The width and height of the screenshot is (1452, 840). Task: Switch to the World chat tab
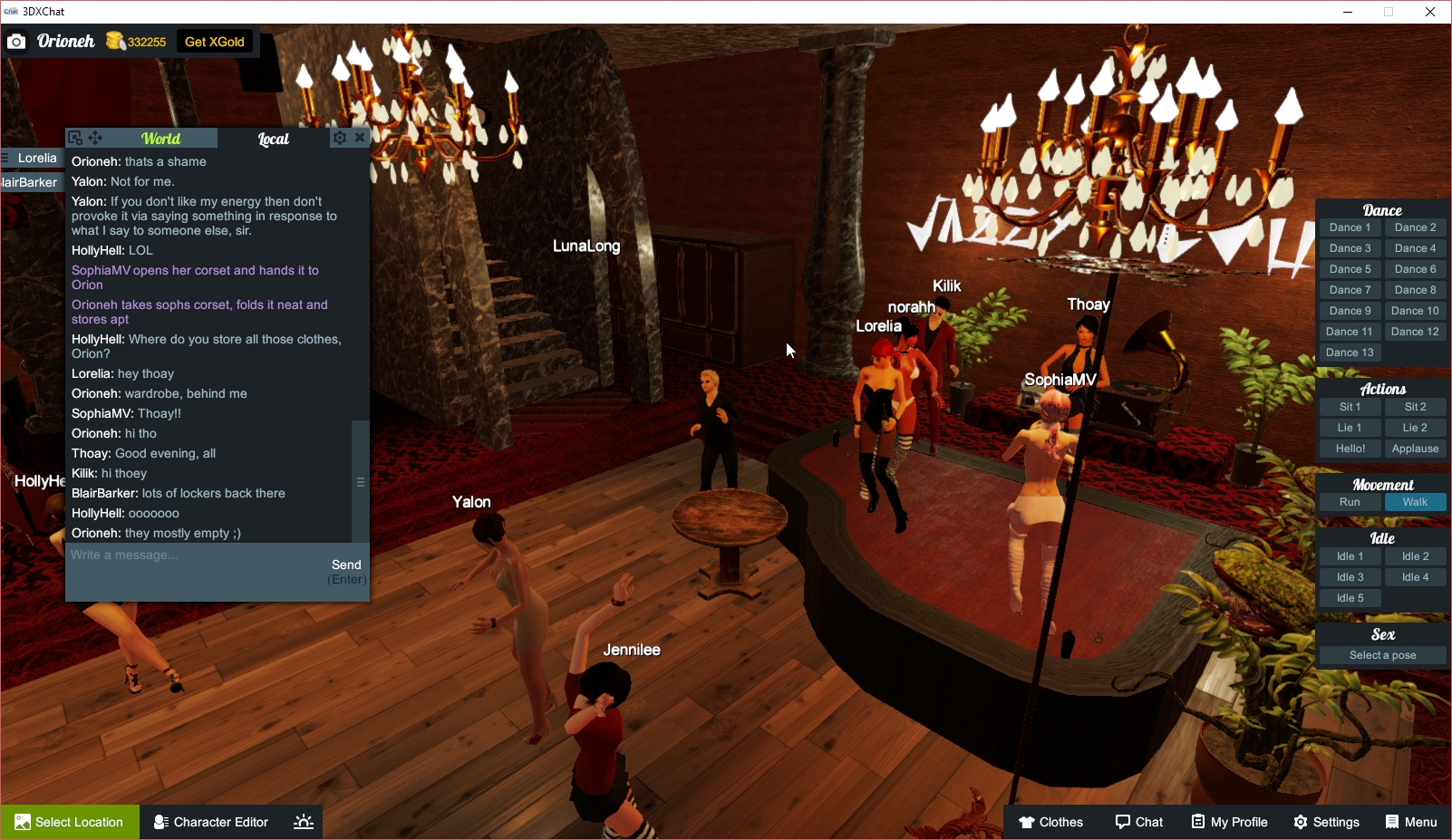coord(161,138)
